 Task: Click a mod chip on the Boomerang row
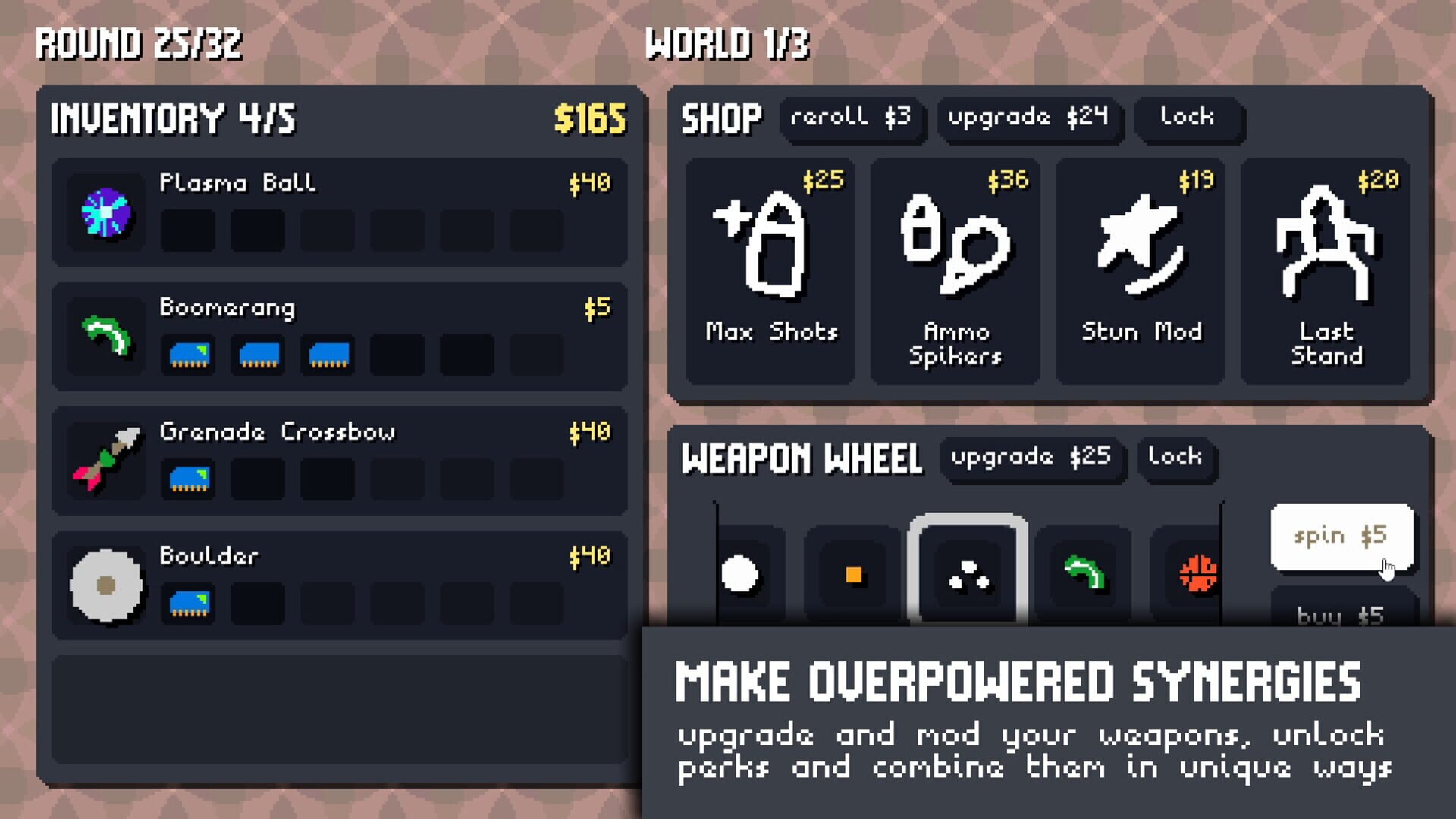(x=188, y=356)
